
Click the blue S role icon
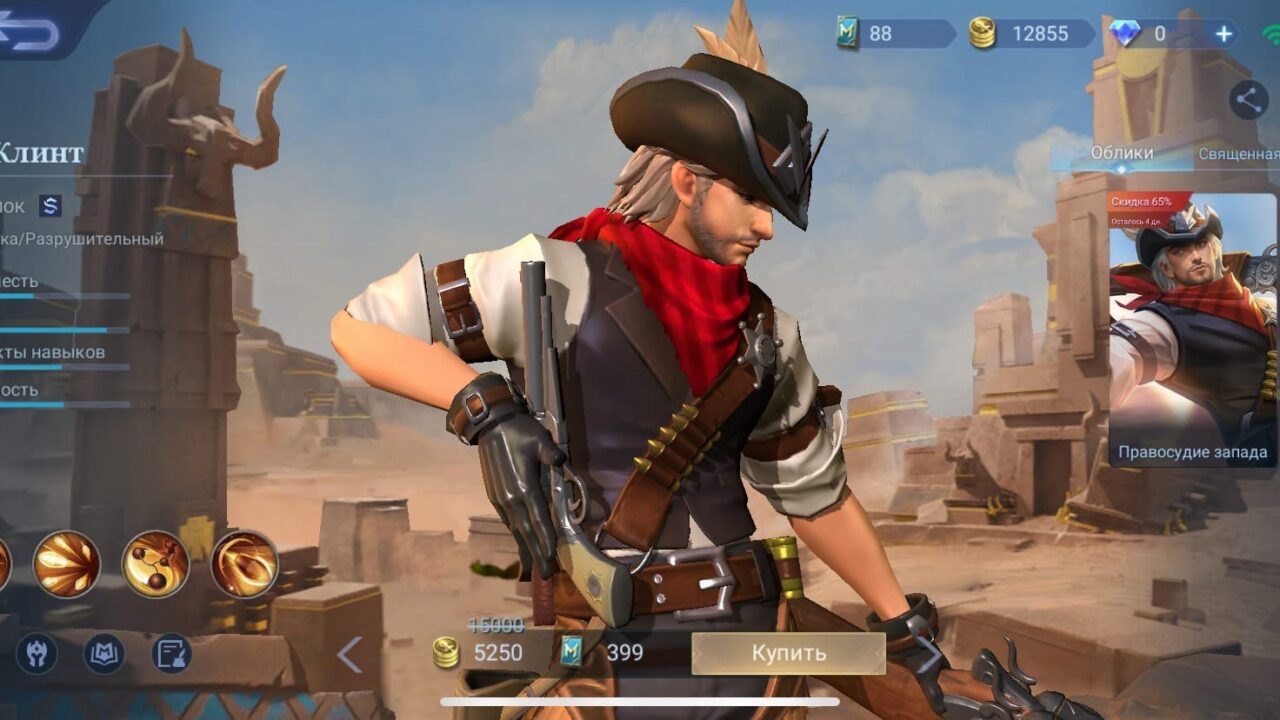[51, 206]
